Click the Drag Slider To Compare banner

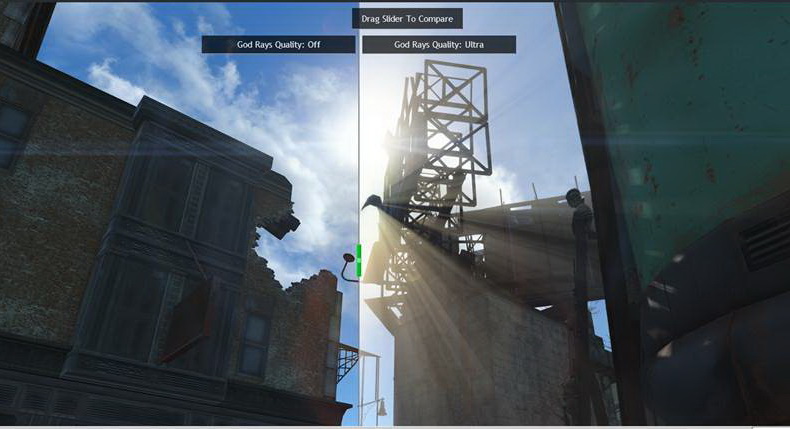[x=407, y=19]
